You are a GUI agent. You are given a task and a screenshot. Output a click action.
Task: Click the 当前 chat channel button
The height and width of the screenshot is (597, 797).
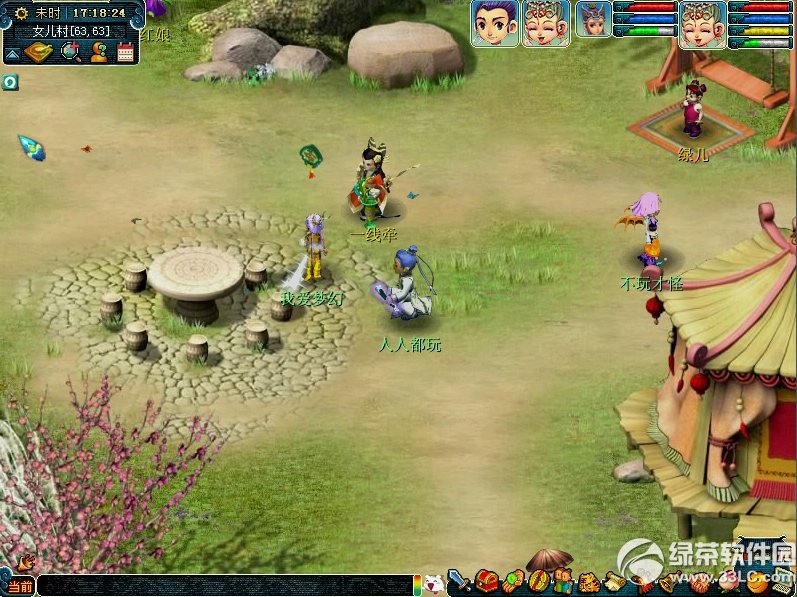tap(19, 586)
